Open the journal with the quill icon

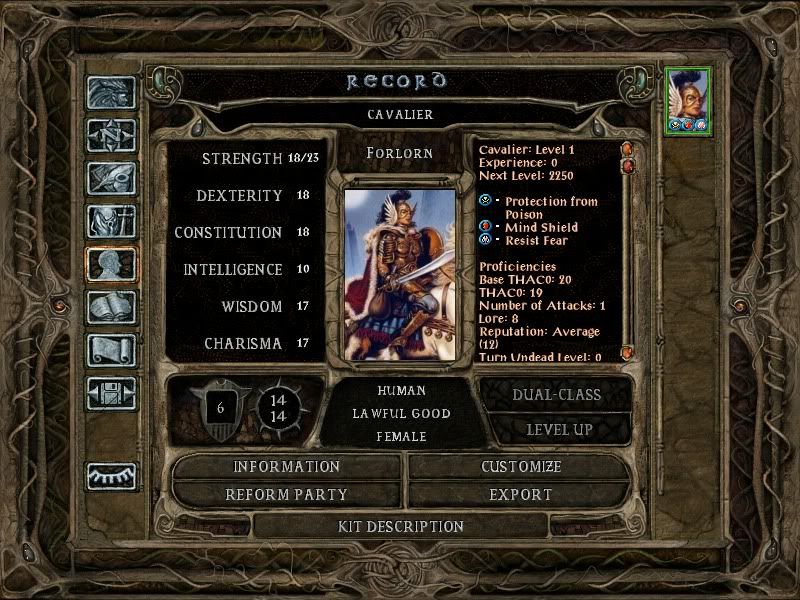[x=111, y=178]
